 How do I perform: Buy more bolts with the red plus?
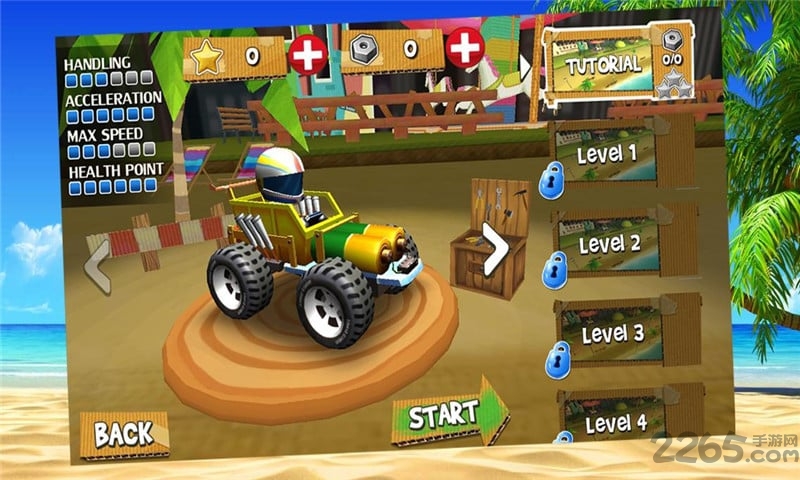click(463, 45)
